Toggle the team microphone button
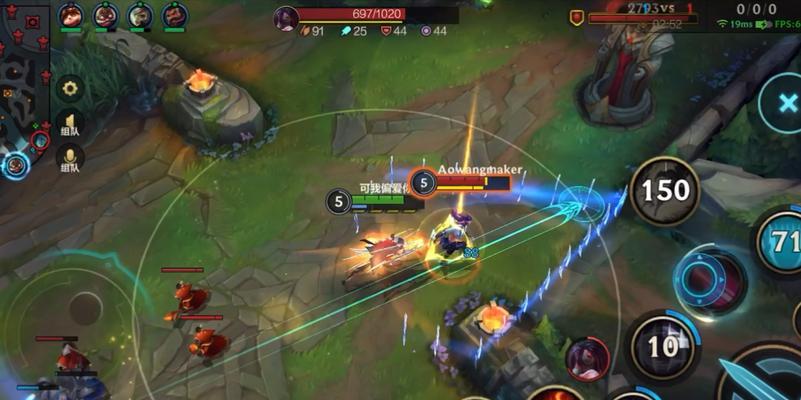 coord(70,157)
